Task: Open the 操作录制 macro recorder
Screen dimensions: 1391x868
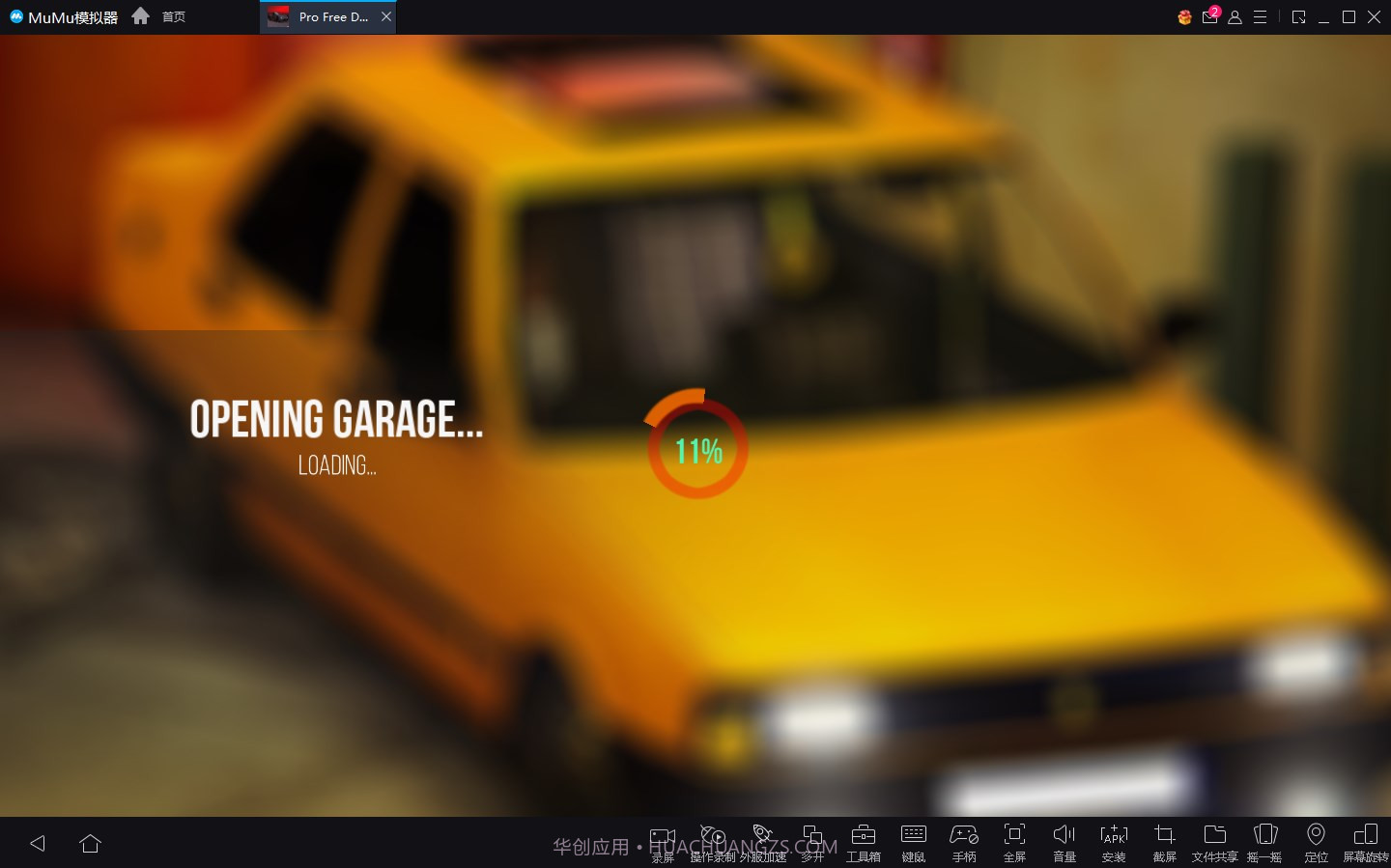Action: click(x=712, y=838)
